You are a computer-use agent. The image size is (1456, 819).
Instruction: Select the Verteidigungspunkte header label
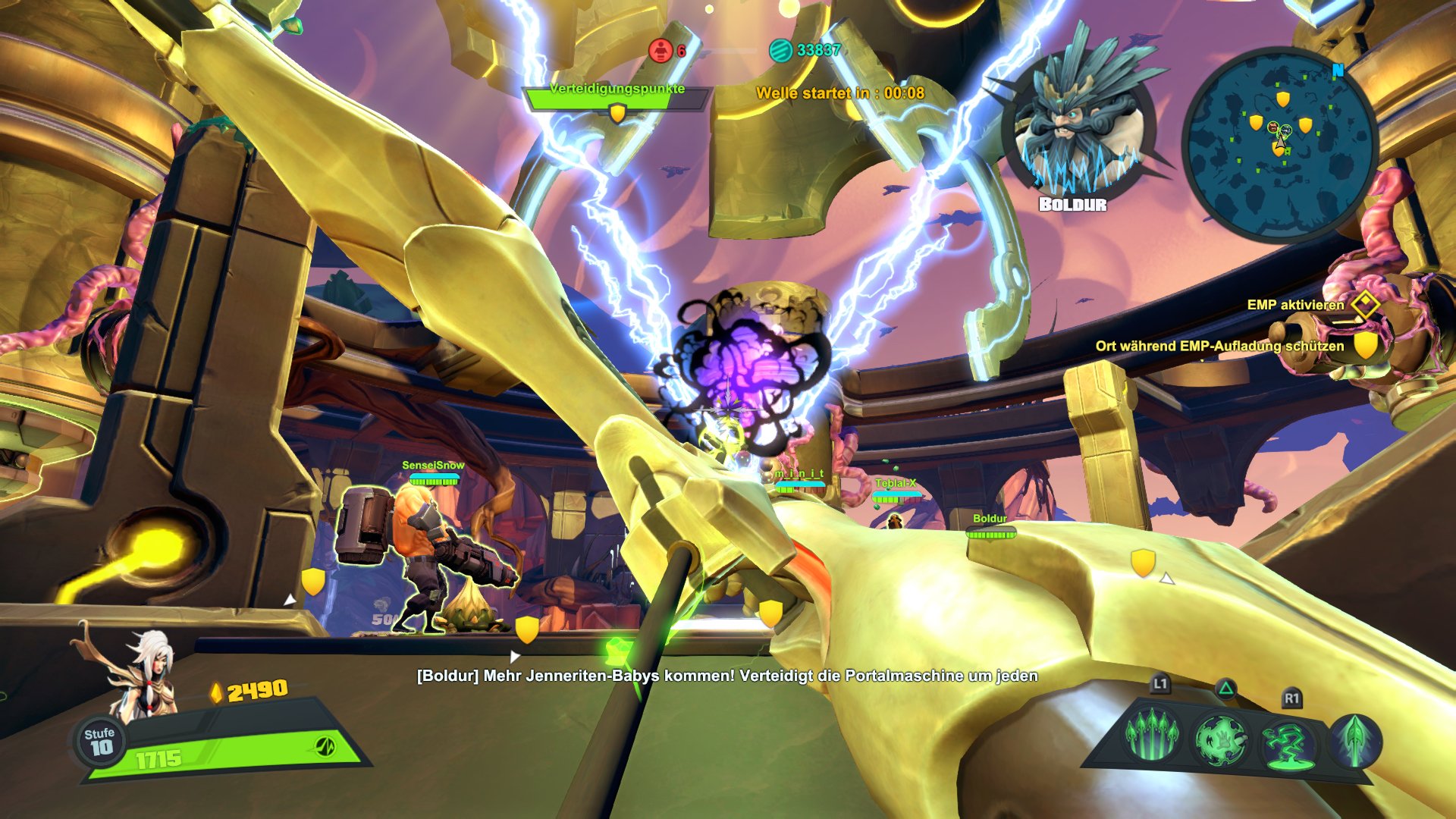[x=618, y=89]
